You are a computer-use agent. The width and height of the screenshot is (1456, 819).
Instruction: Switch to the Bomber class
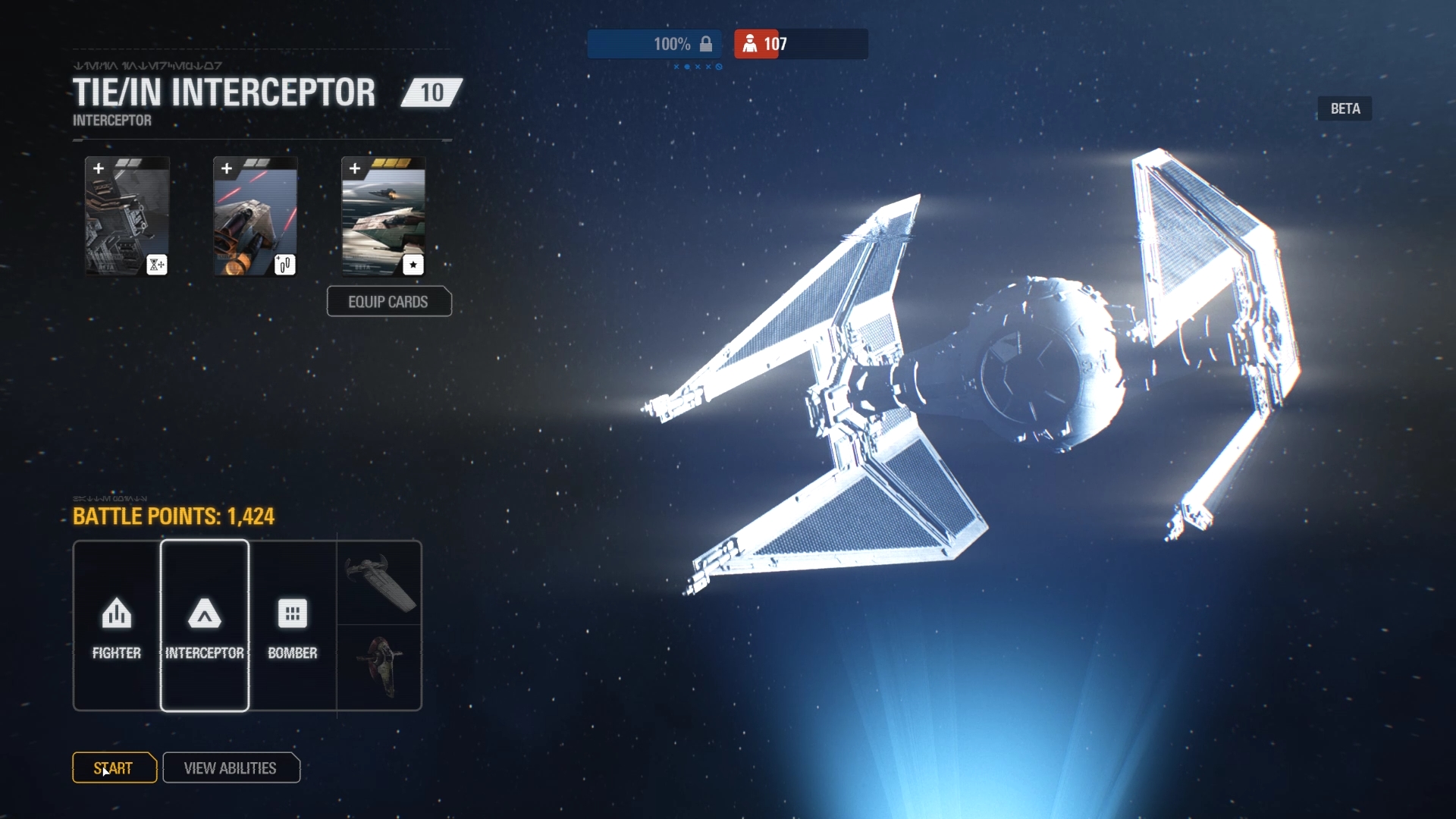point(293,626)
